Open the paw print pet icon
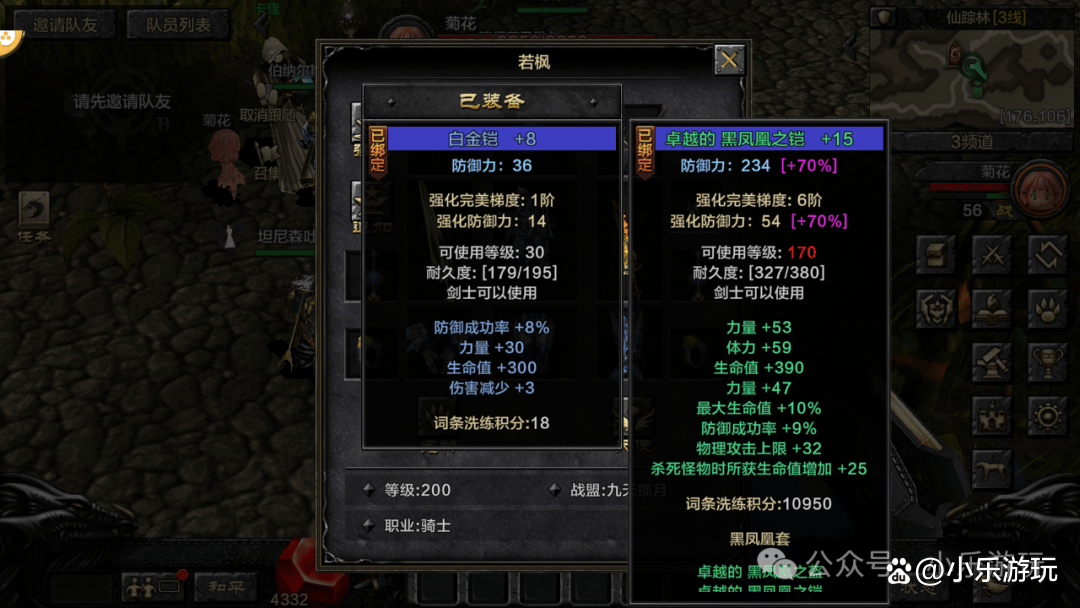The width and height of the screenshot is (1080, 608). tap(1047, 308)
